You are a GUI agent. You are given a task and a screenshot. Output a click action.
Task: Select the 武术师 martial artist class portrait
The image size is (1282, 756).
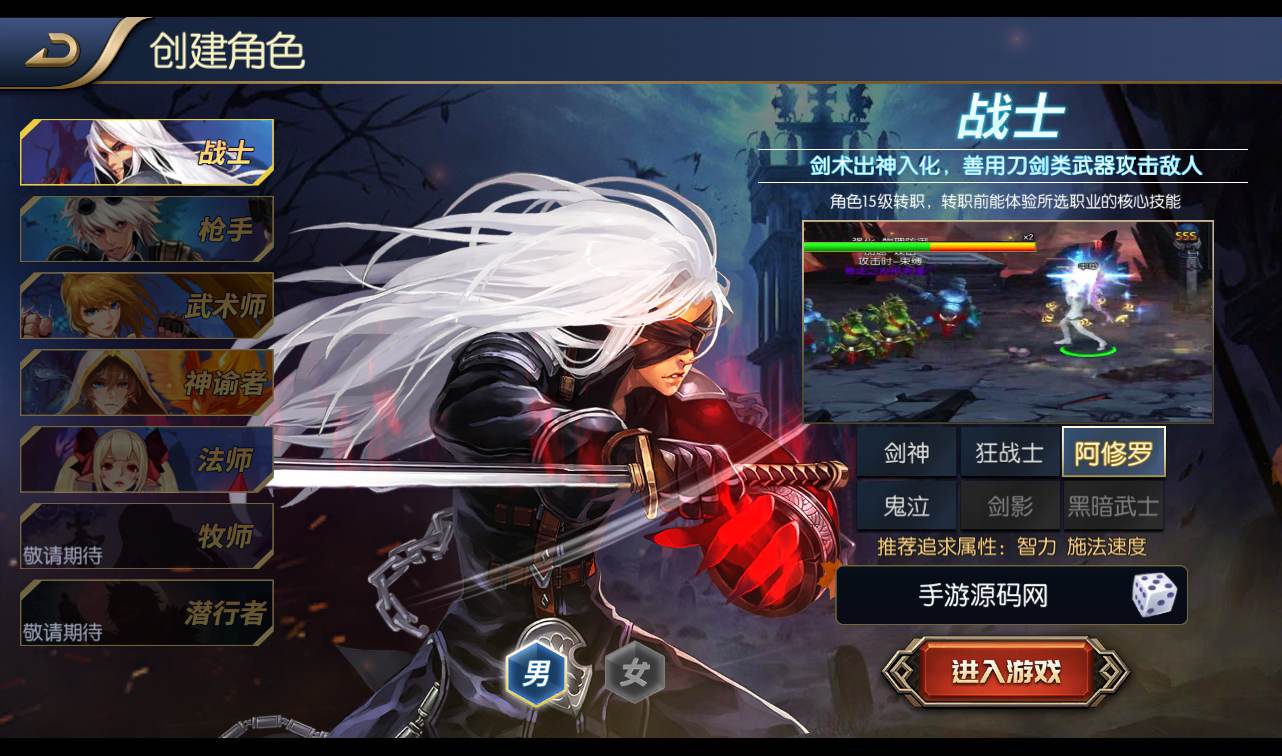pos(146,306)
